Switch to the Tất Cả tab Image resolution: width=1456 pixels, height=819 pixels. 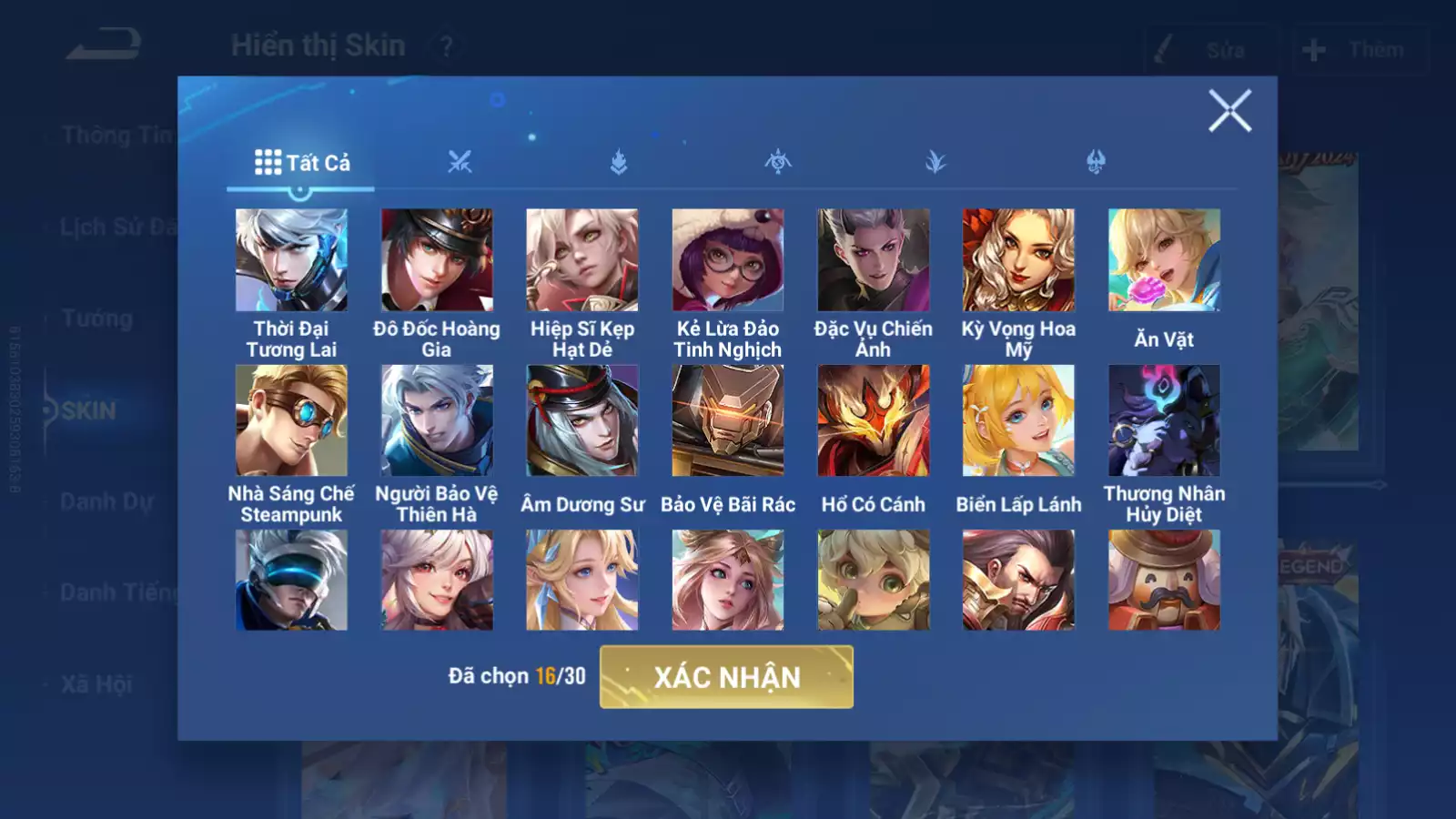[x=301, y=163]
